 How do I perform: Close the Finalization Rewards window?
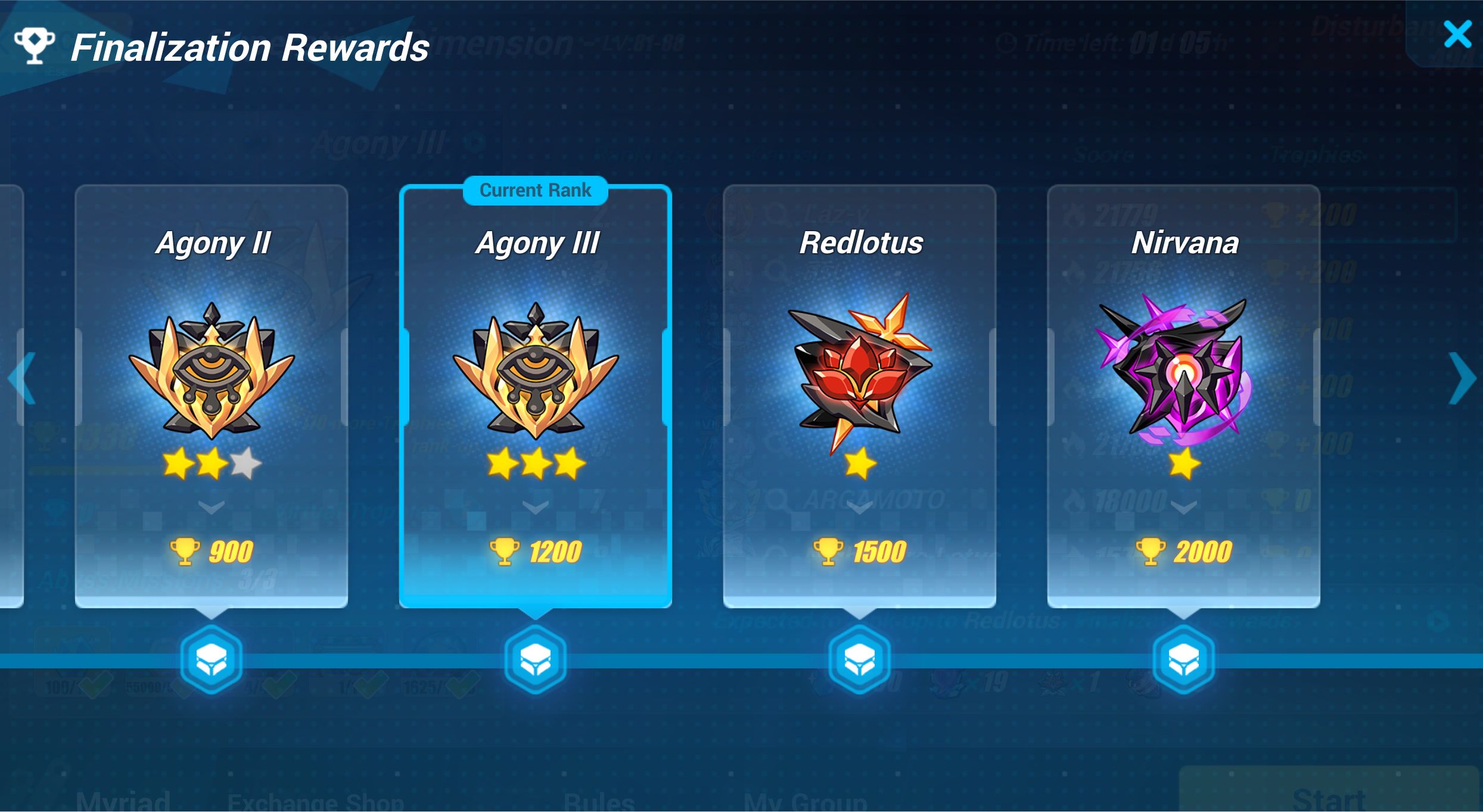coord(1457,34)
